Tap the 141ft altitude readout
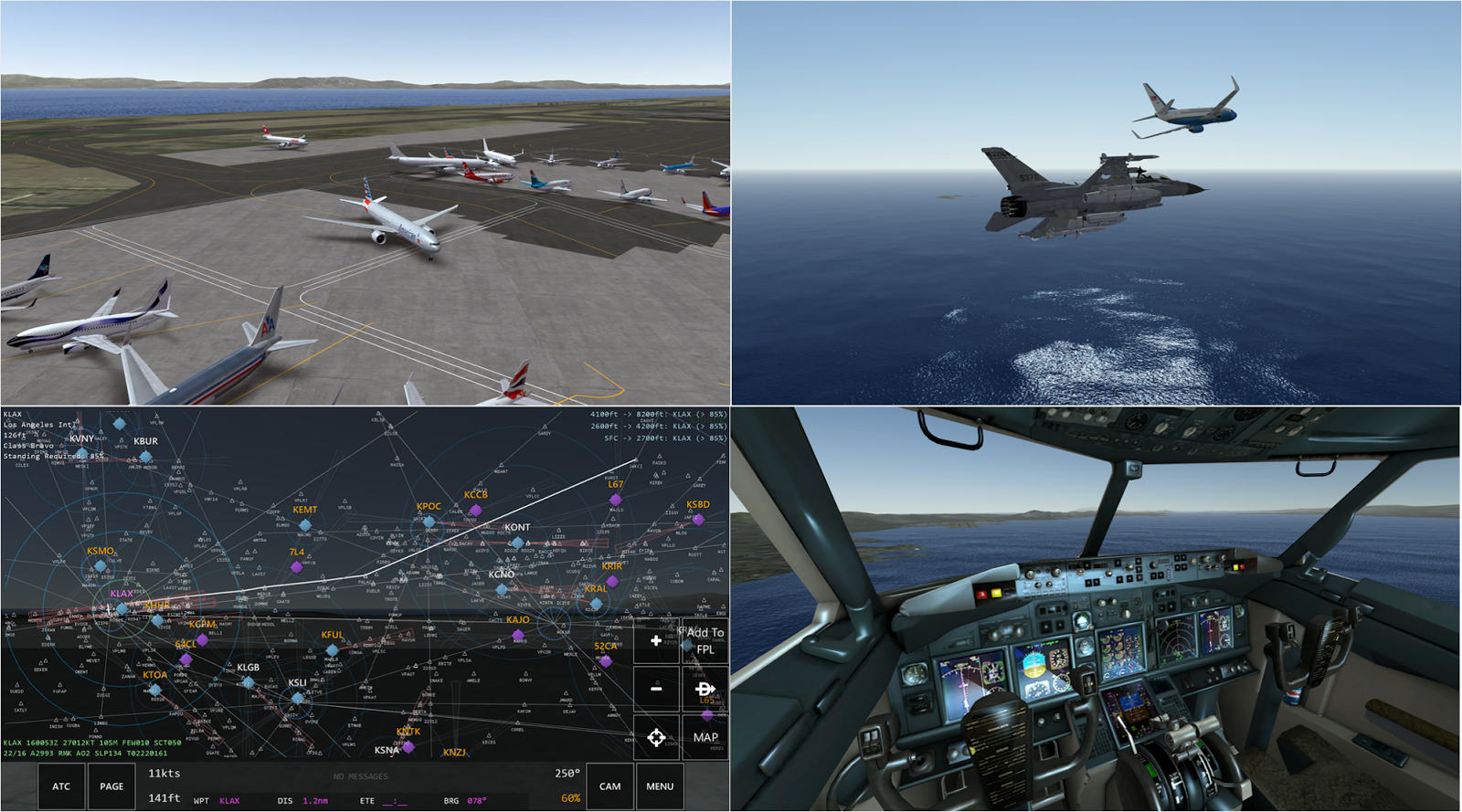1462x812 pixels. (164, 798)
